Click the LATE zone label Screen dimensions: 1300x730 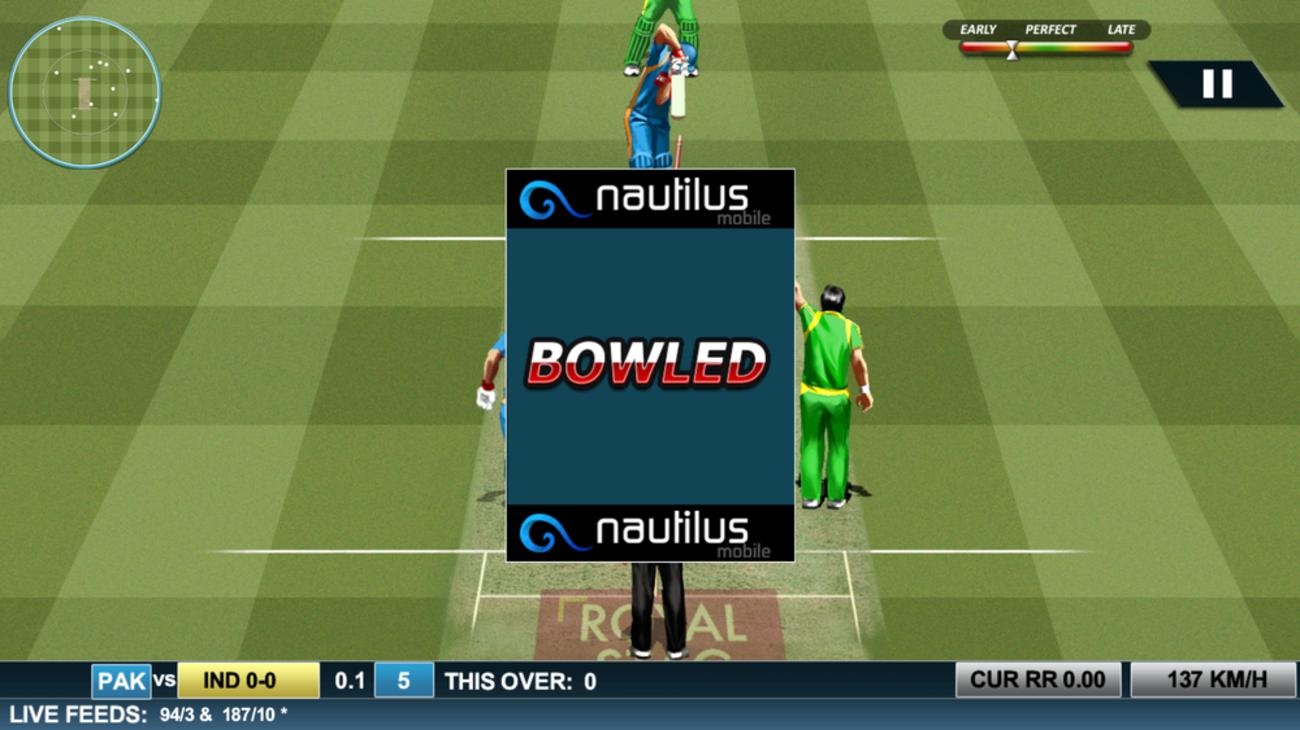[1122, 30]
